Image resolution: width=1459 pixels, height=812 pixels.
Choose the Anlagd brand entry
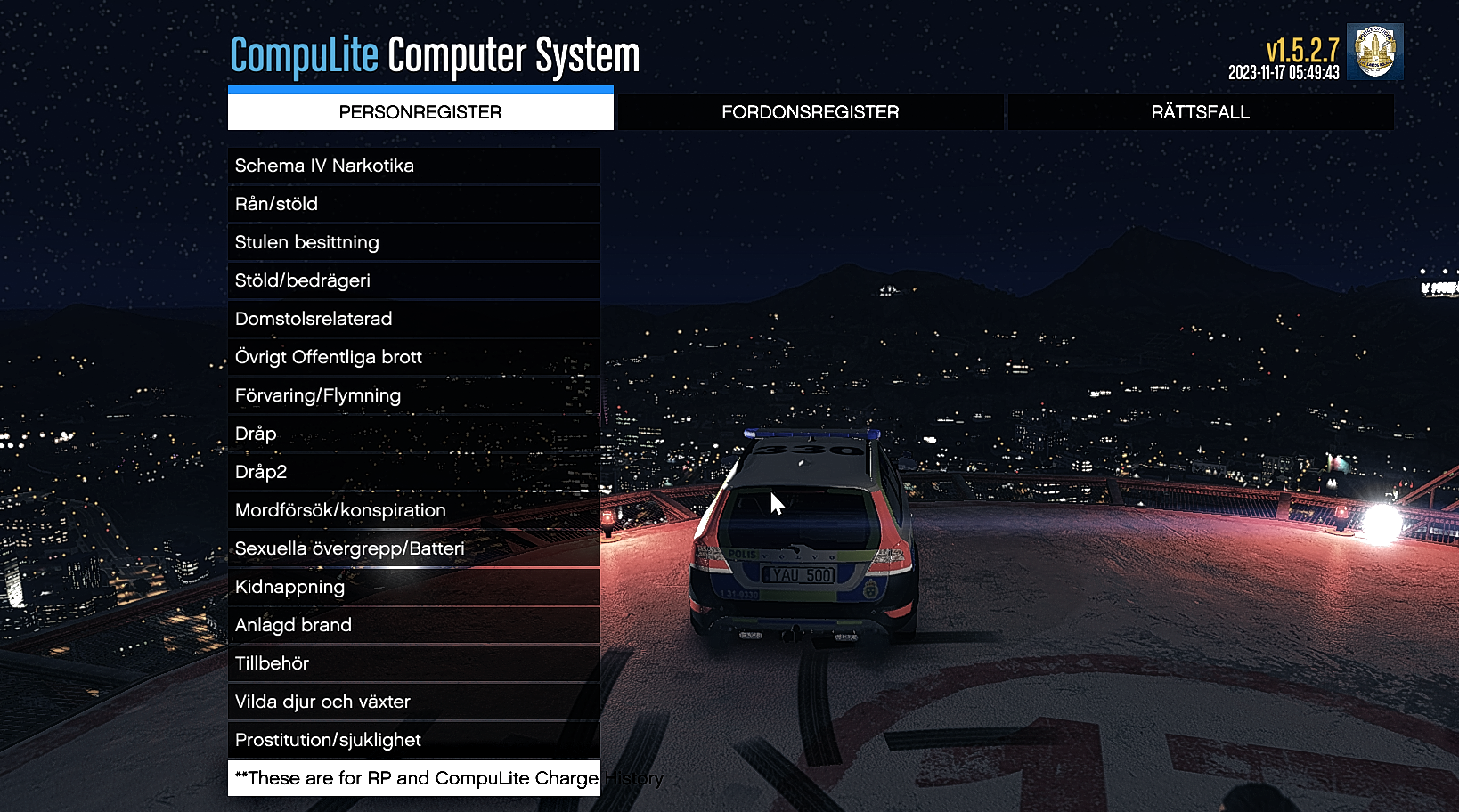click(413, 625)
